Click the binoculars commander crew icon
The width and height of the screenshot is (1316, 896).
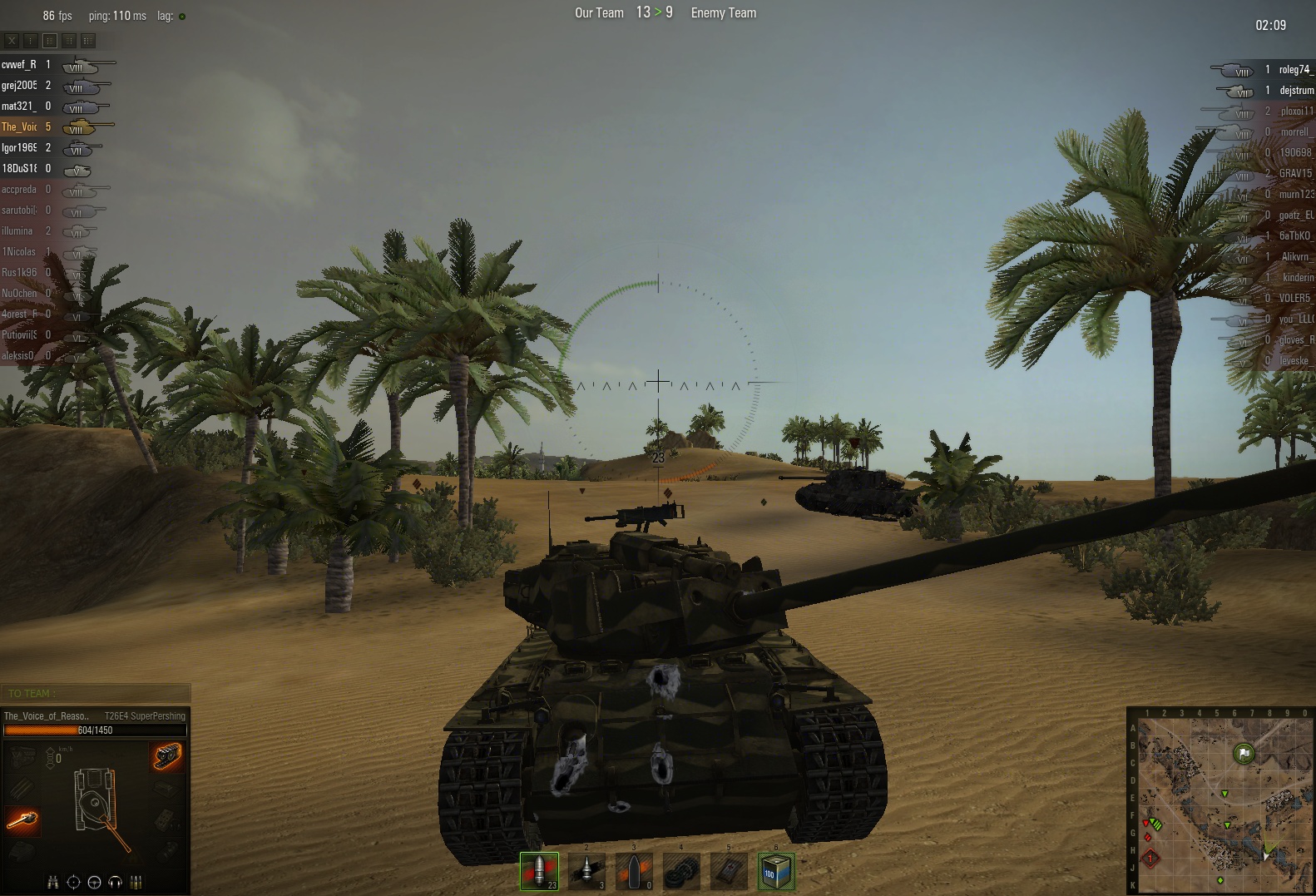pyautogui.click(x=53, y=882)
